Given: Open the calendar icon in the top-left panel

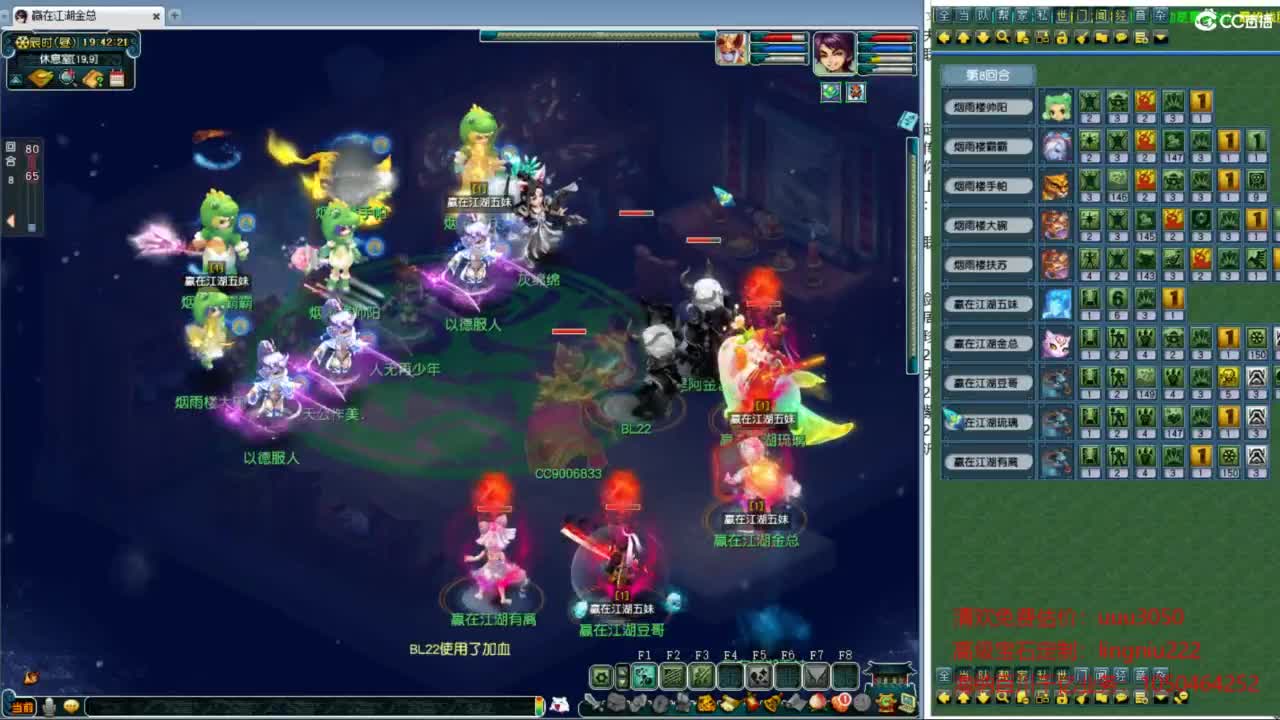Looking at the screenshot, I should (x=116, y=78).
